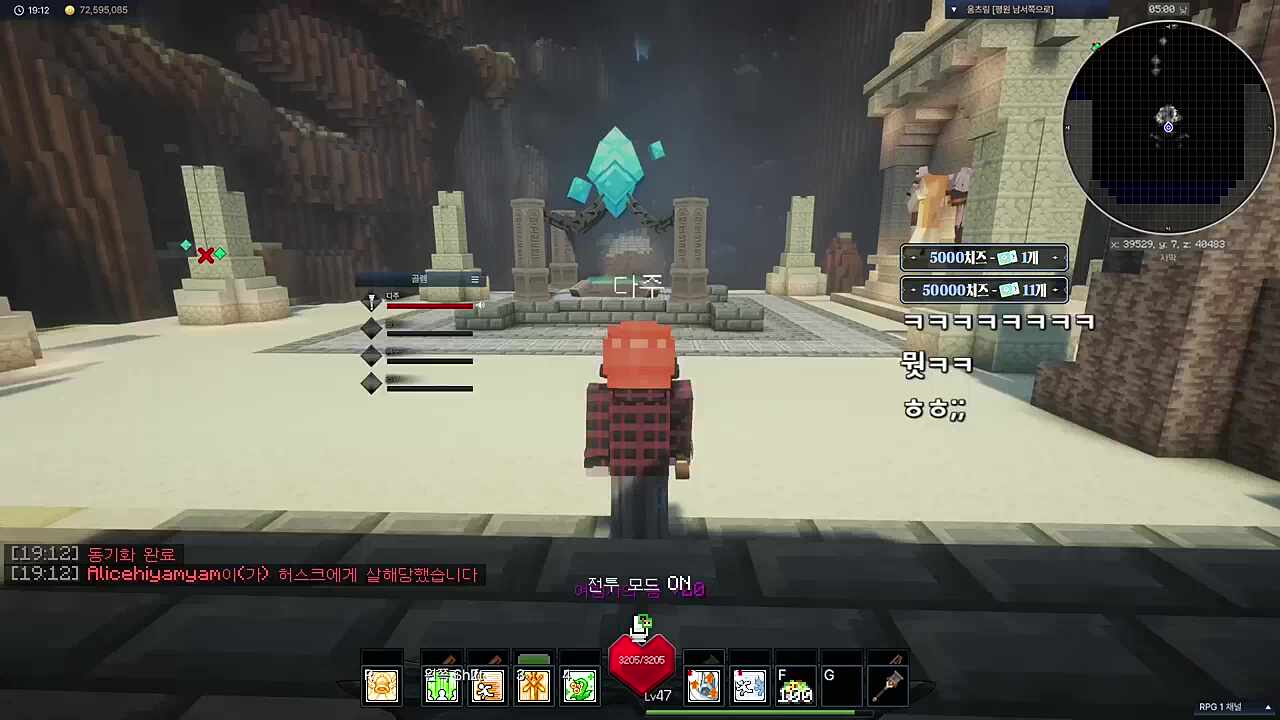Click the red boss health bar
Viewport: 1280px width, 720px height.
point(432,306)
